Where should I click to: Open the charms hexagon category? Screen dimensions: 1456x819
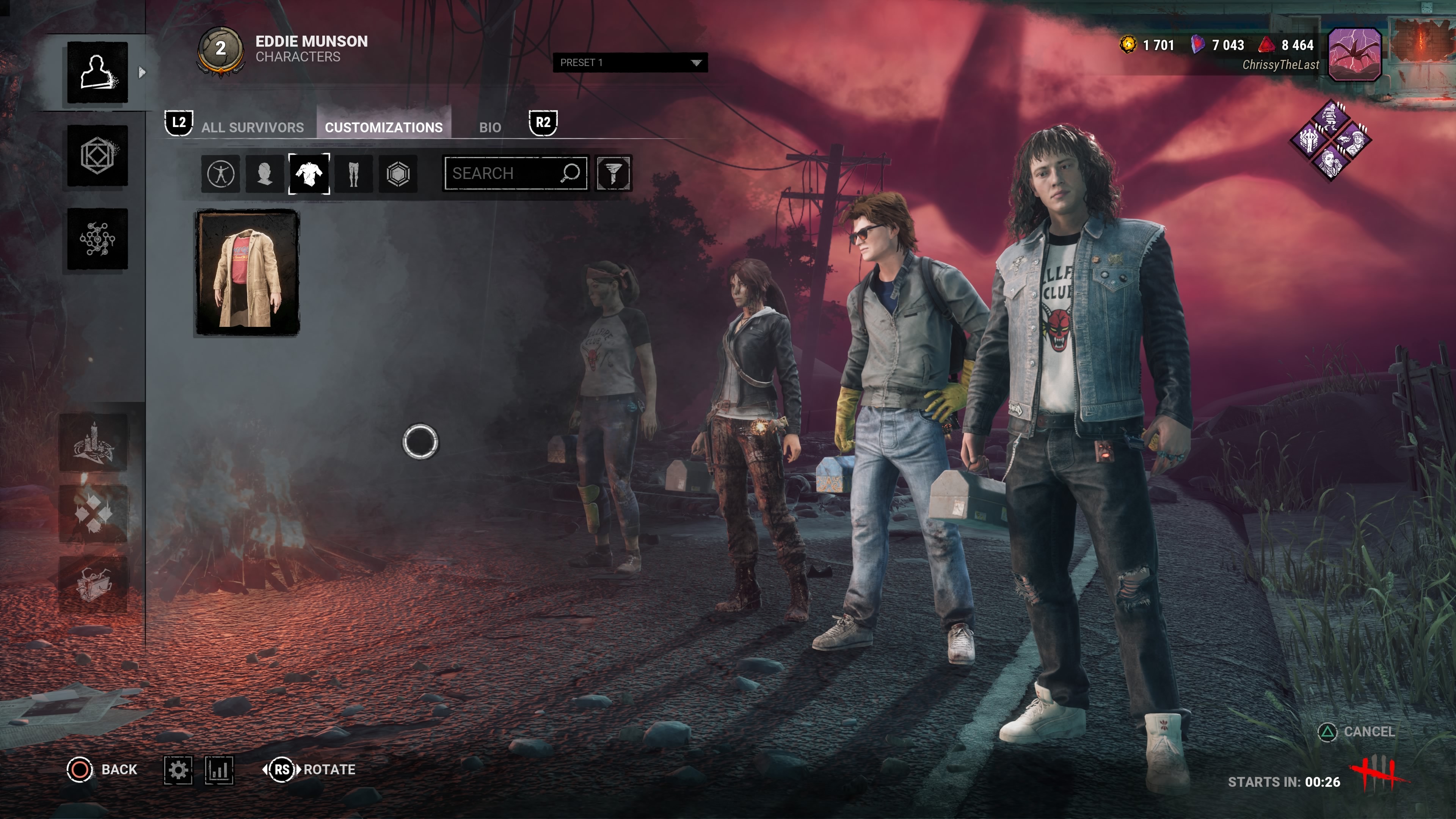pos(398,174)
